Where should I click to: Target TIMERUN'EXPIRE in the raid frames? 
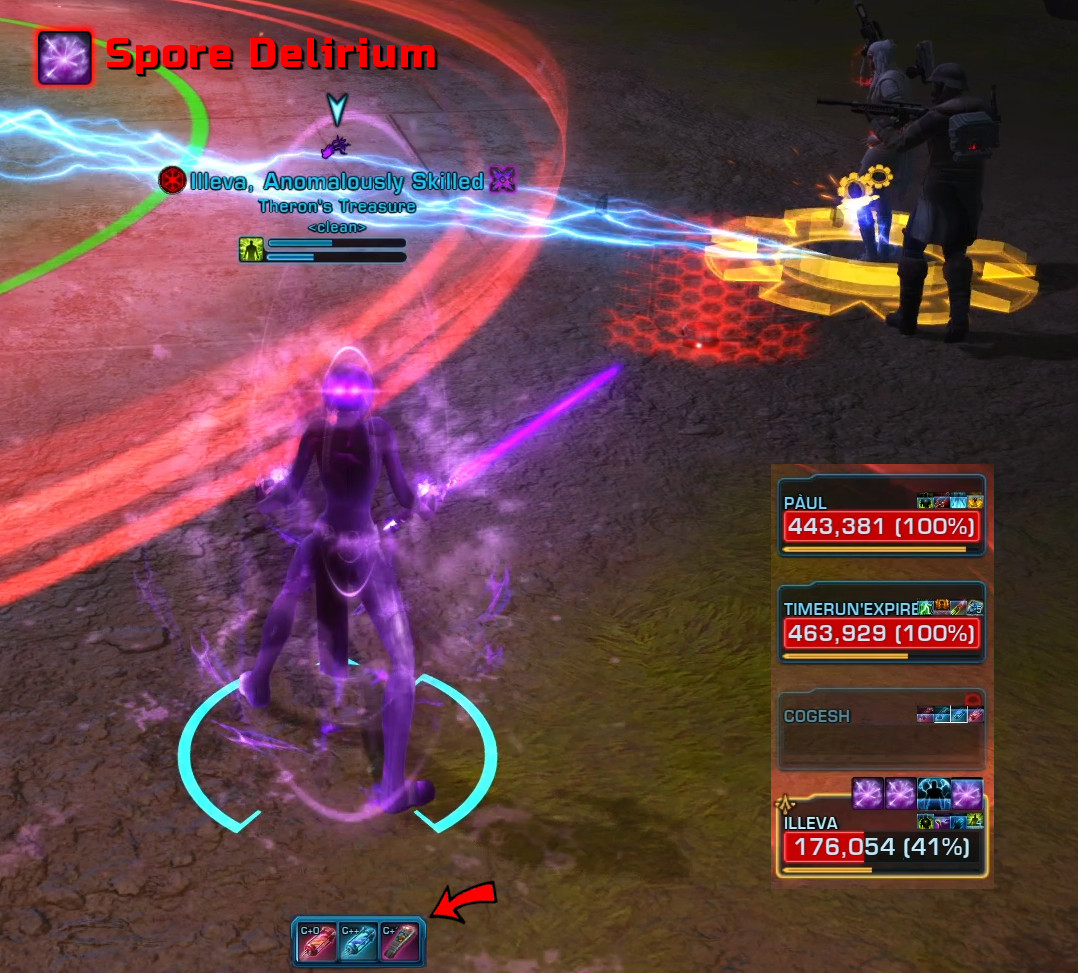tap(881, 624)
